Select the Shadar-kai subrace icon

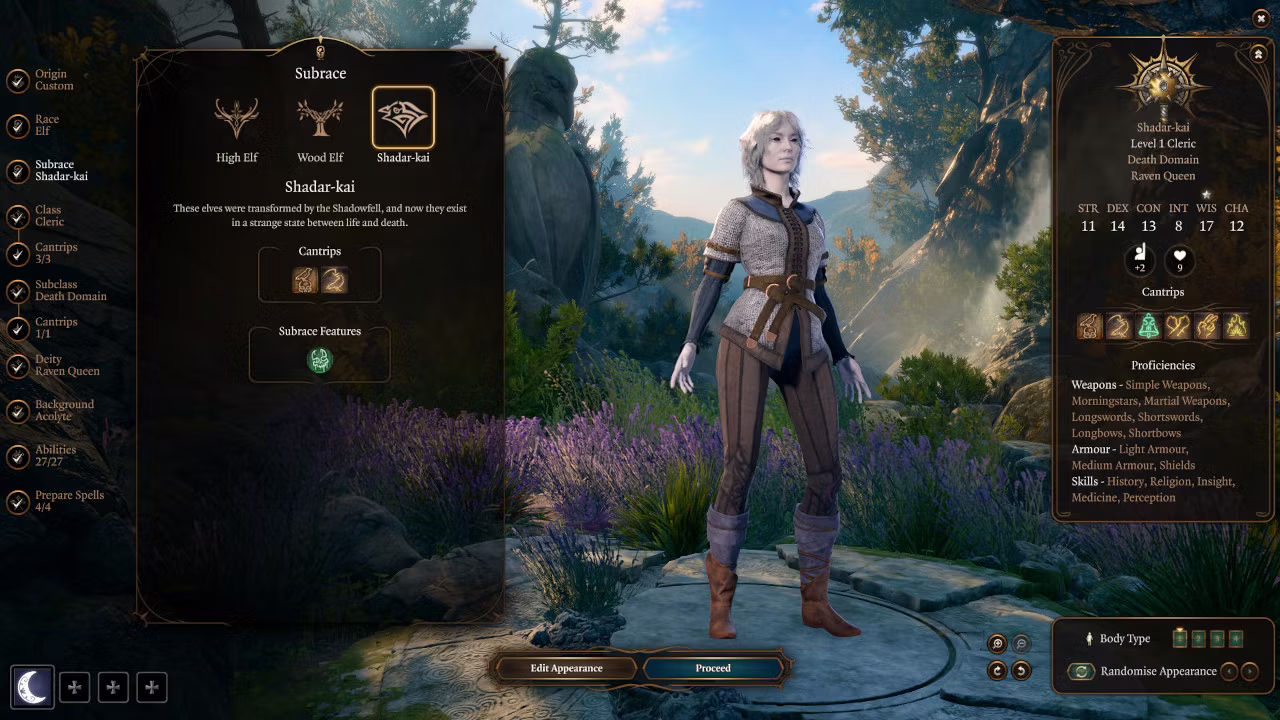pos(403,118)
